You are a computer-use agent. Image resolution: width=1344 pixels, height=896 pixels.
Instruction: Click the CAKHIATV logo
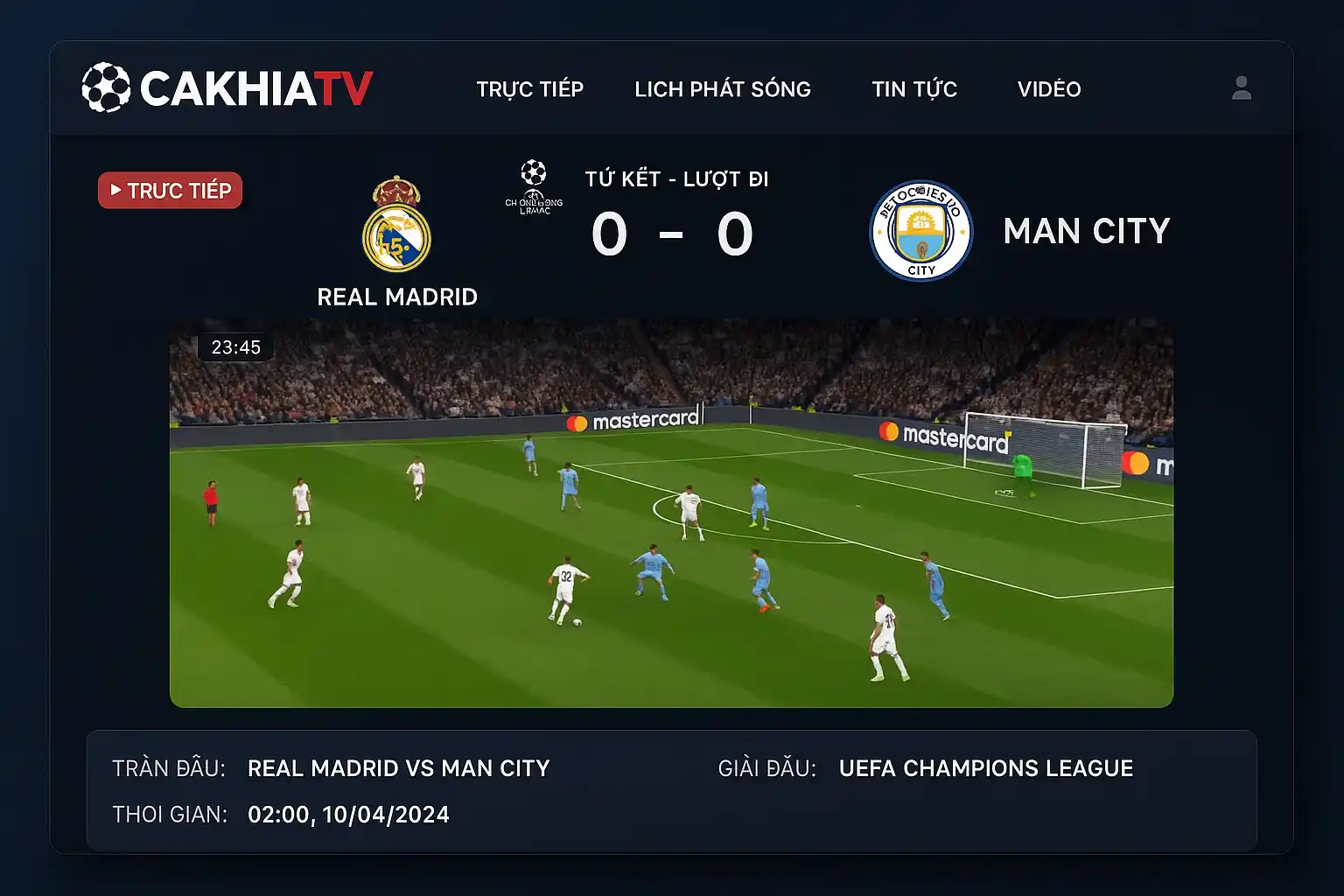[x=227, y=87]
